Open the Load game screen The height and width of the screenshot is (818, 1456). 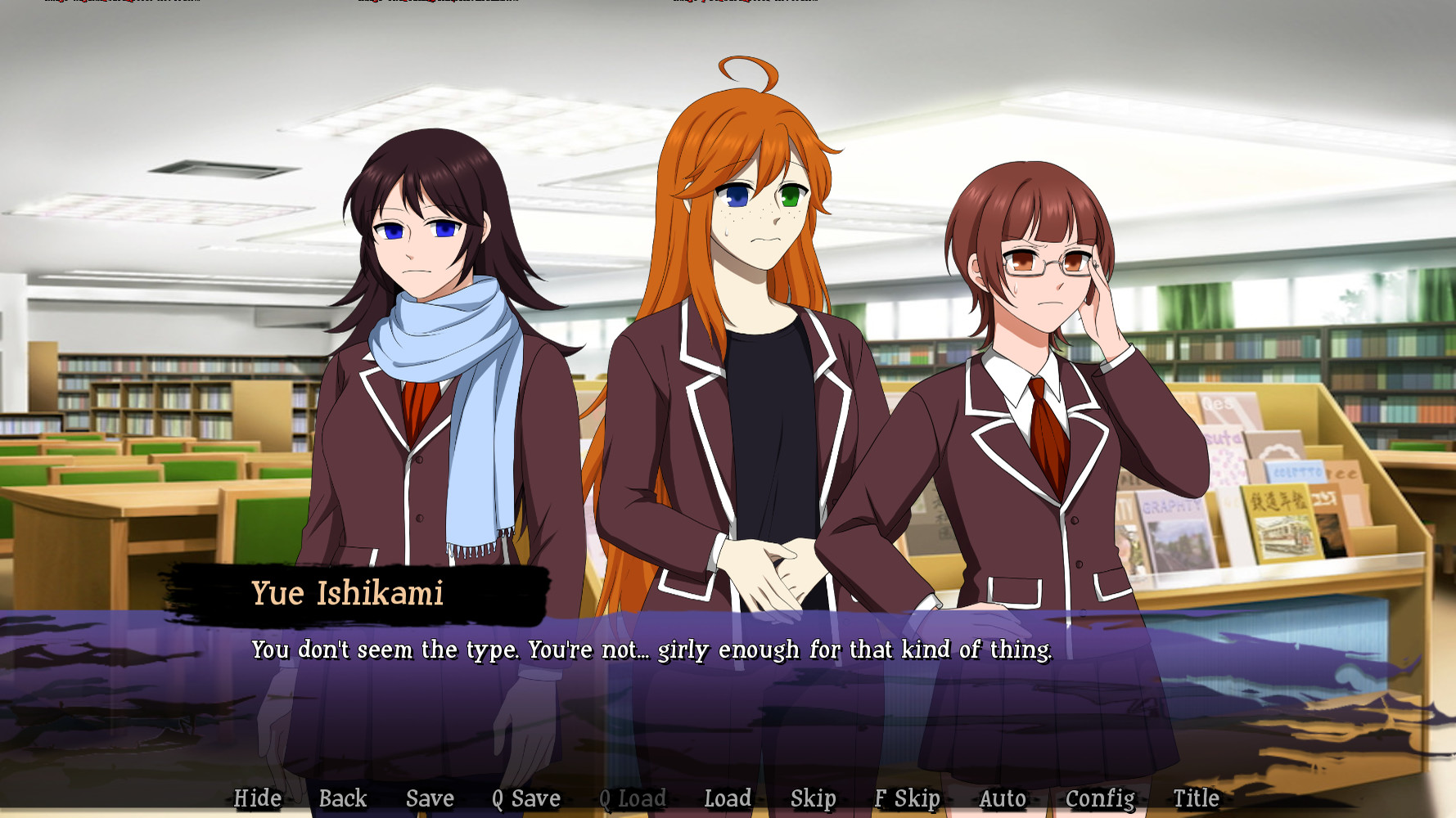pyautogui.click(x=728, y=798)
